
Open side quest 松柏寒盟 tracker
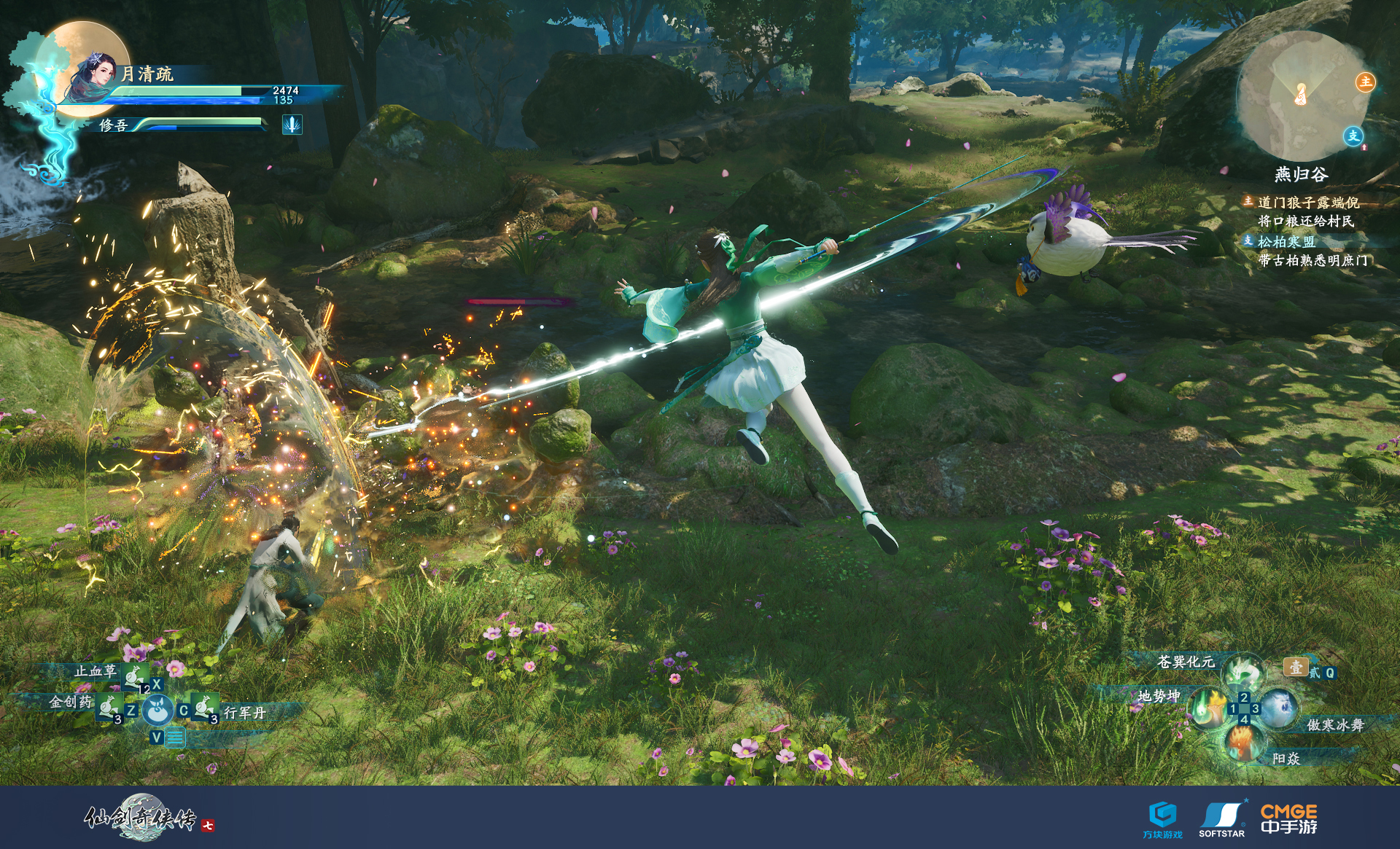point(1286,242)
